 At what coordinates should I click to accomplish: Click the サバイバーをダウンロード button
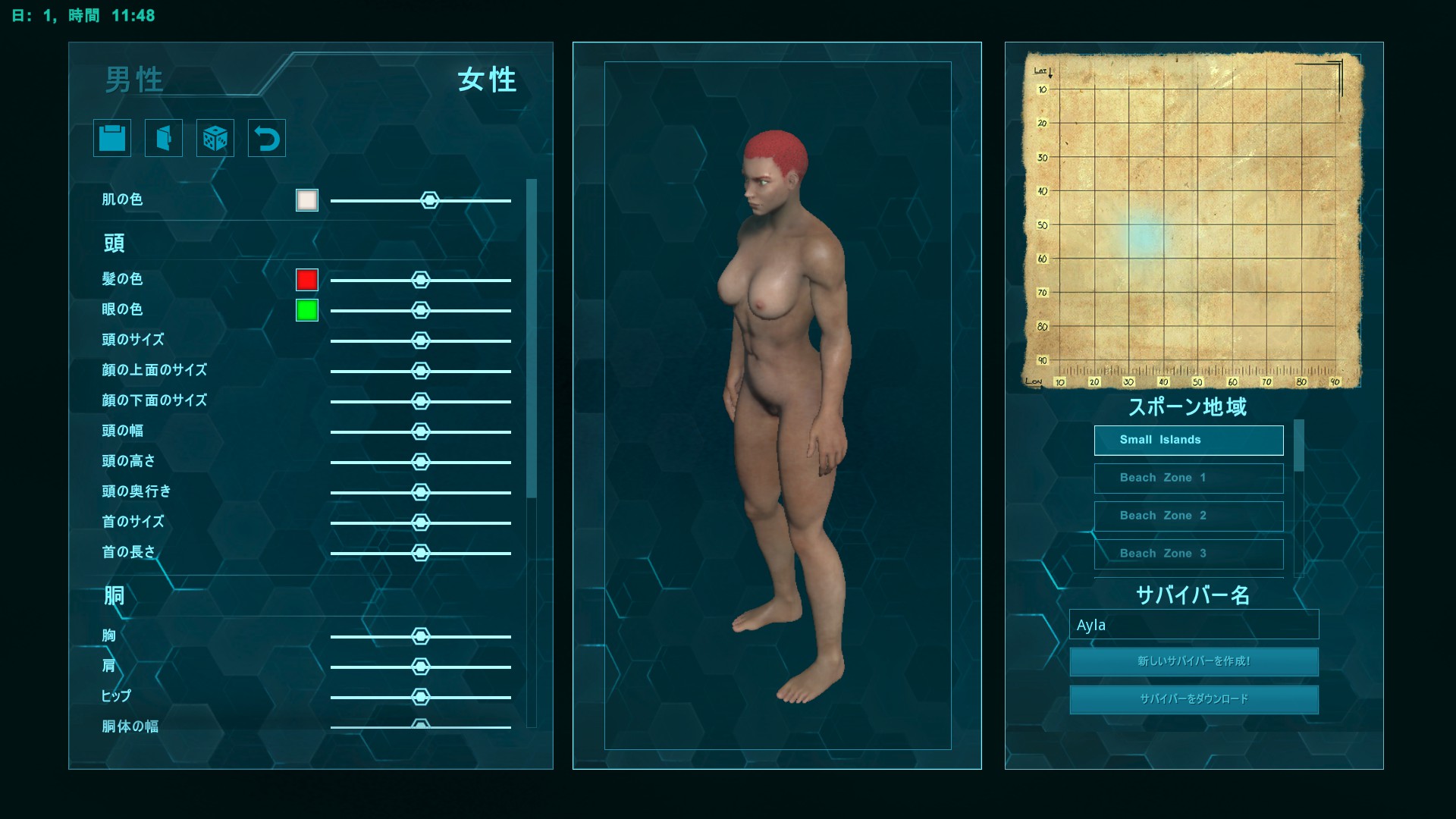click(x=1193, y=699)
